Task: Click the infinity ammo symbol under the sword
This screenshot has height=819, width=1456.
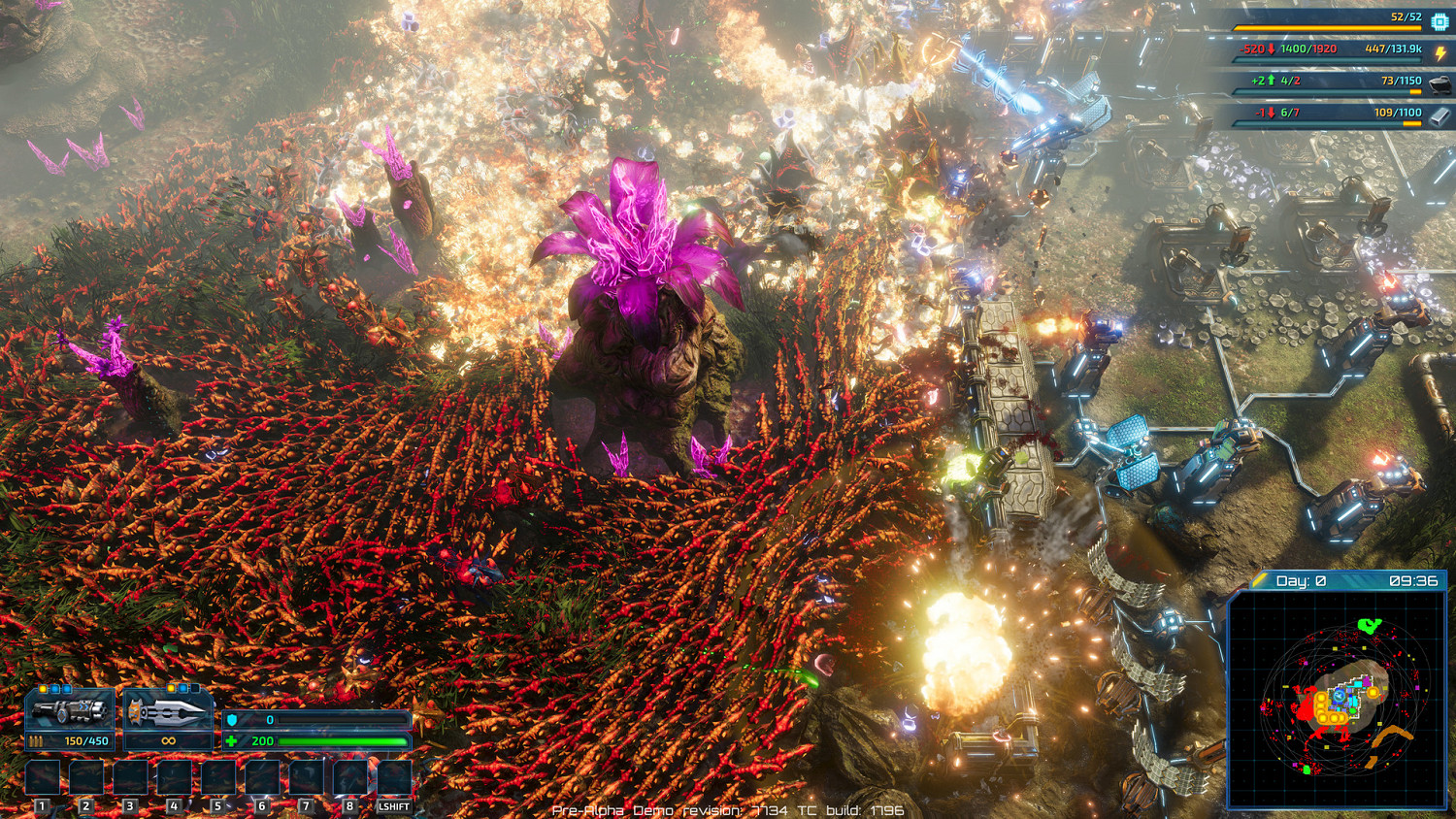Action: click(168, 741)
